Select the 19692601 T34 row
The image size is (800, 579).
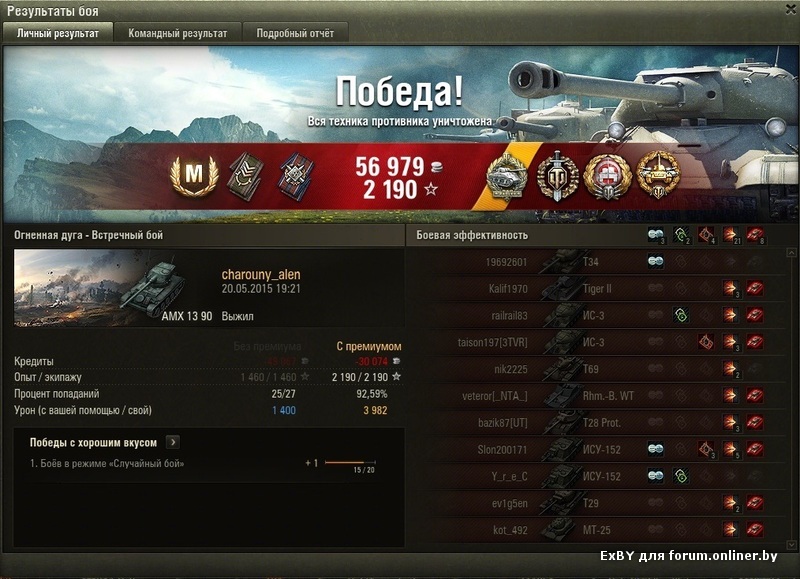click(598, 262)
